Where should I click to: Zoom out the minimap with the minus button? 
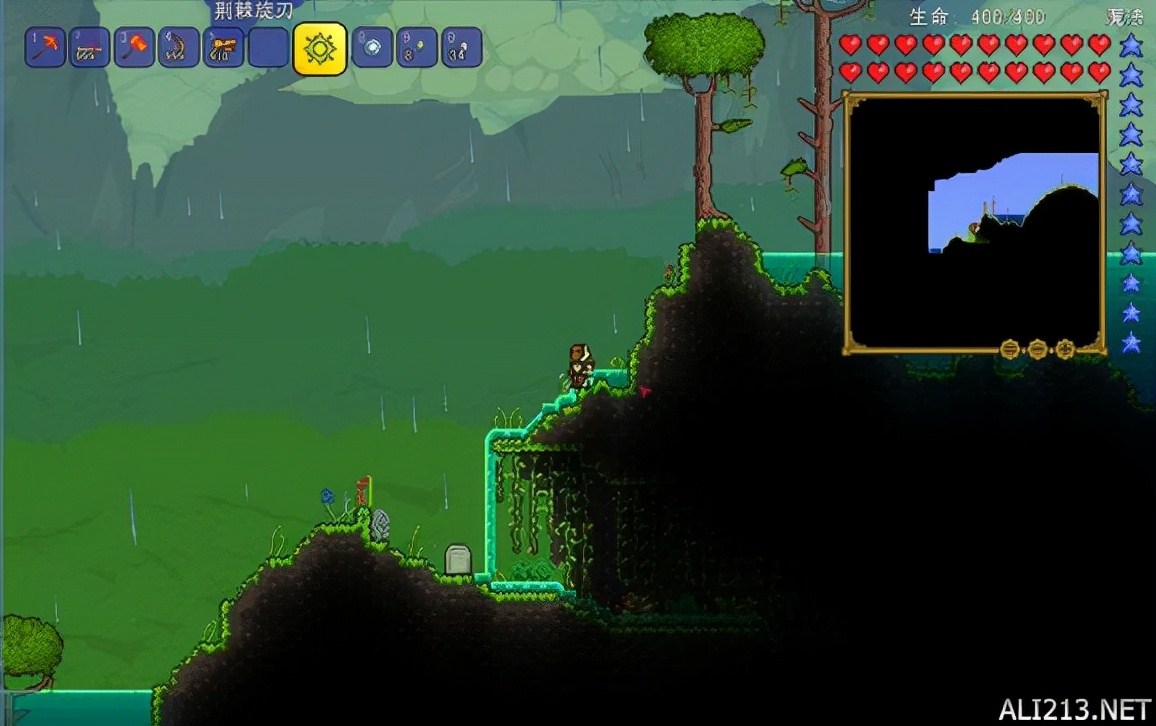tap(1038, 349)
